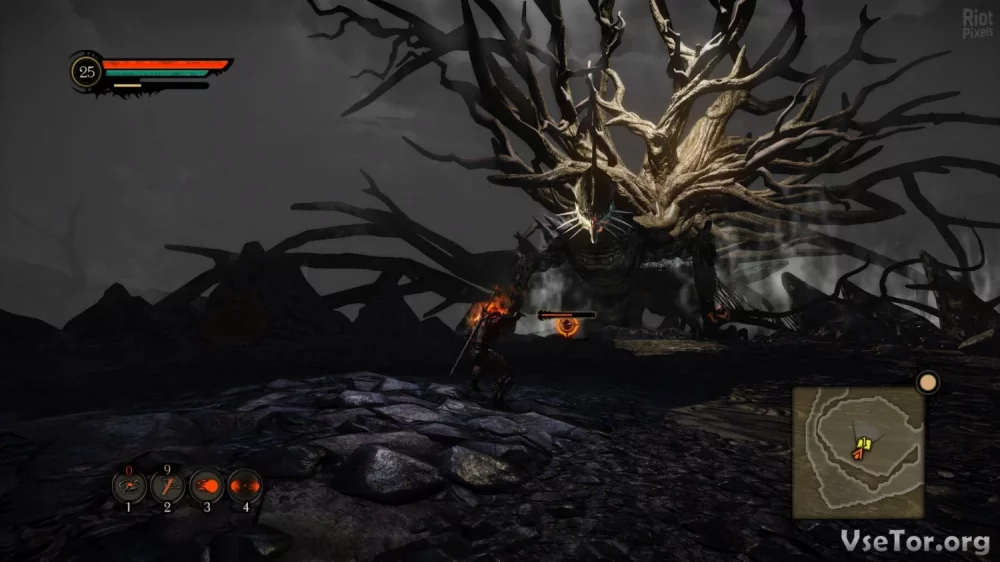Use the hotbar item with count 9
Viewport: 1000px width, 562px height.
pos(167,487)
